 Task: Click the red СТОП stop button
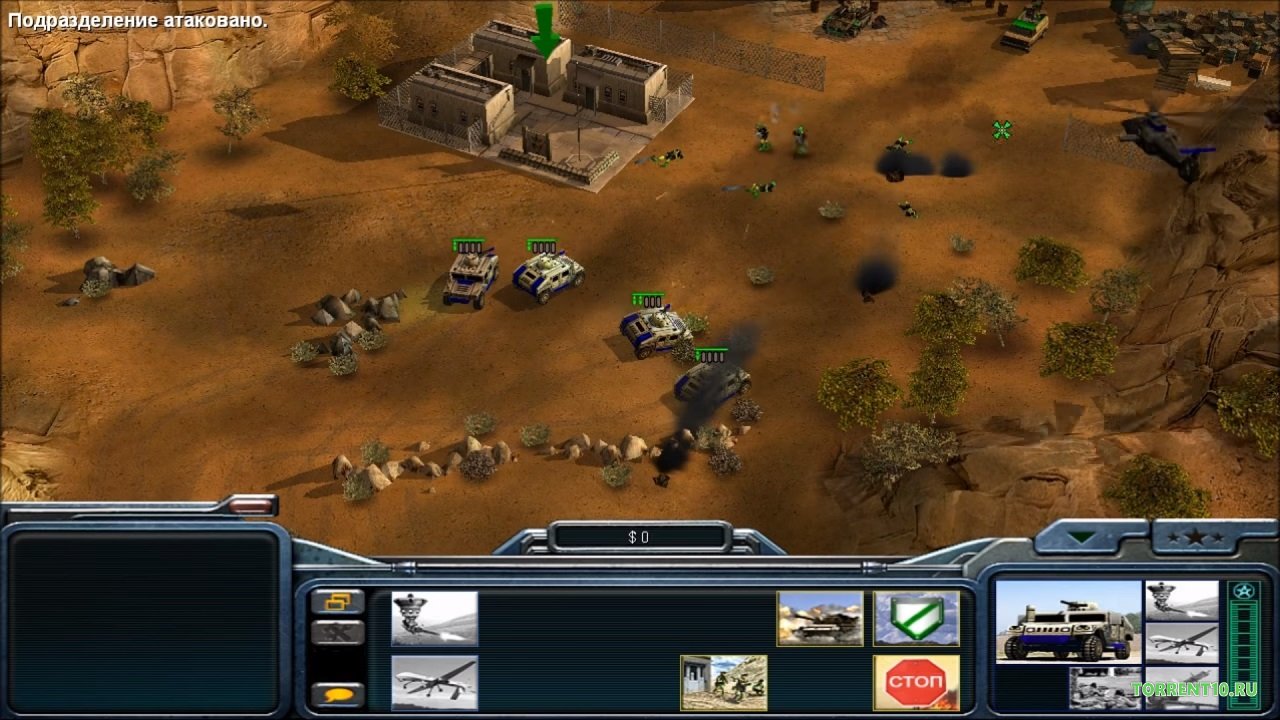(x=916, y=682)
